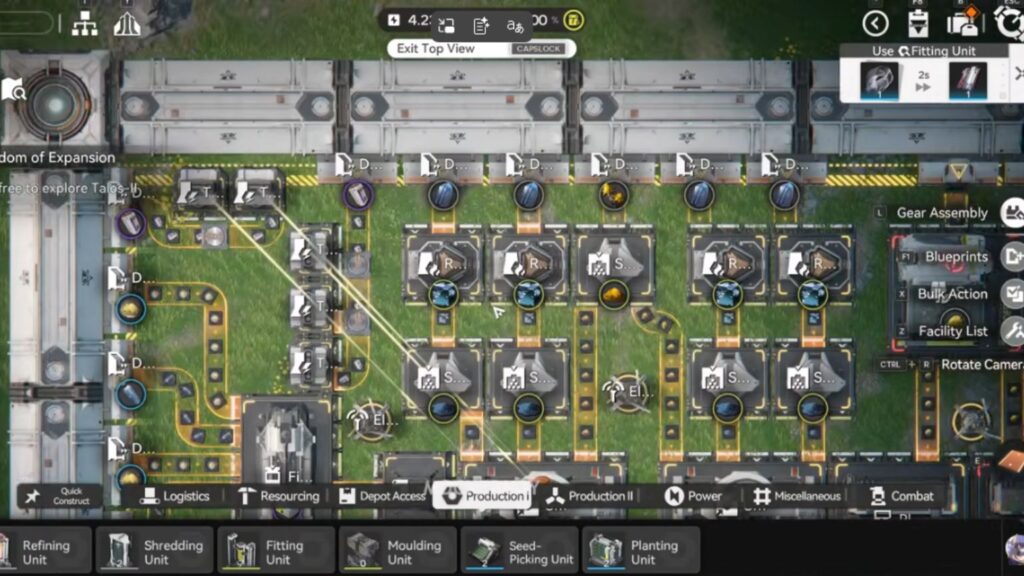The height and width of the screenshot is (576, 1024).
Task: Switch to the Depot Access category
Action: (382, 496)
